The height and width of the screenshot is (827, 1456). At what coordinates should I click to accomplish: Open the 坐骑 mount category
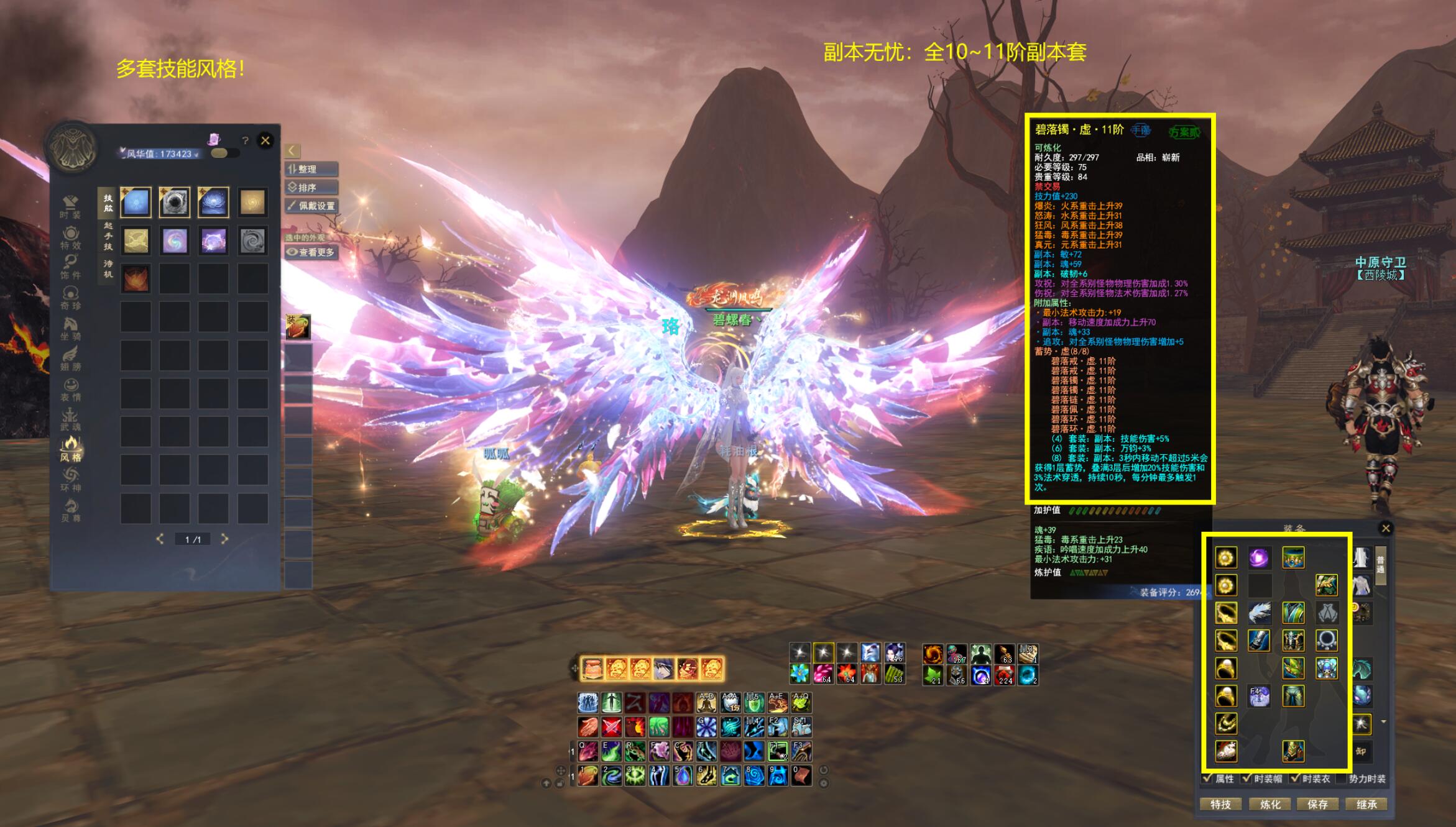[x=70, y=329]
